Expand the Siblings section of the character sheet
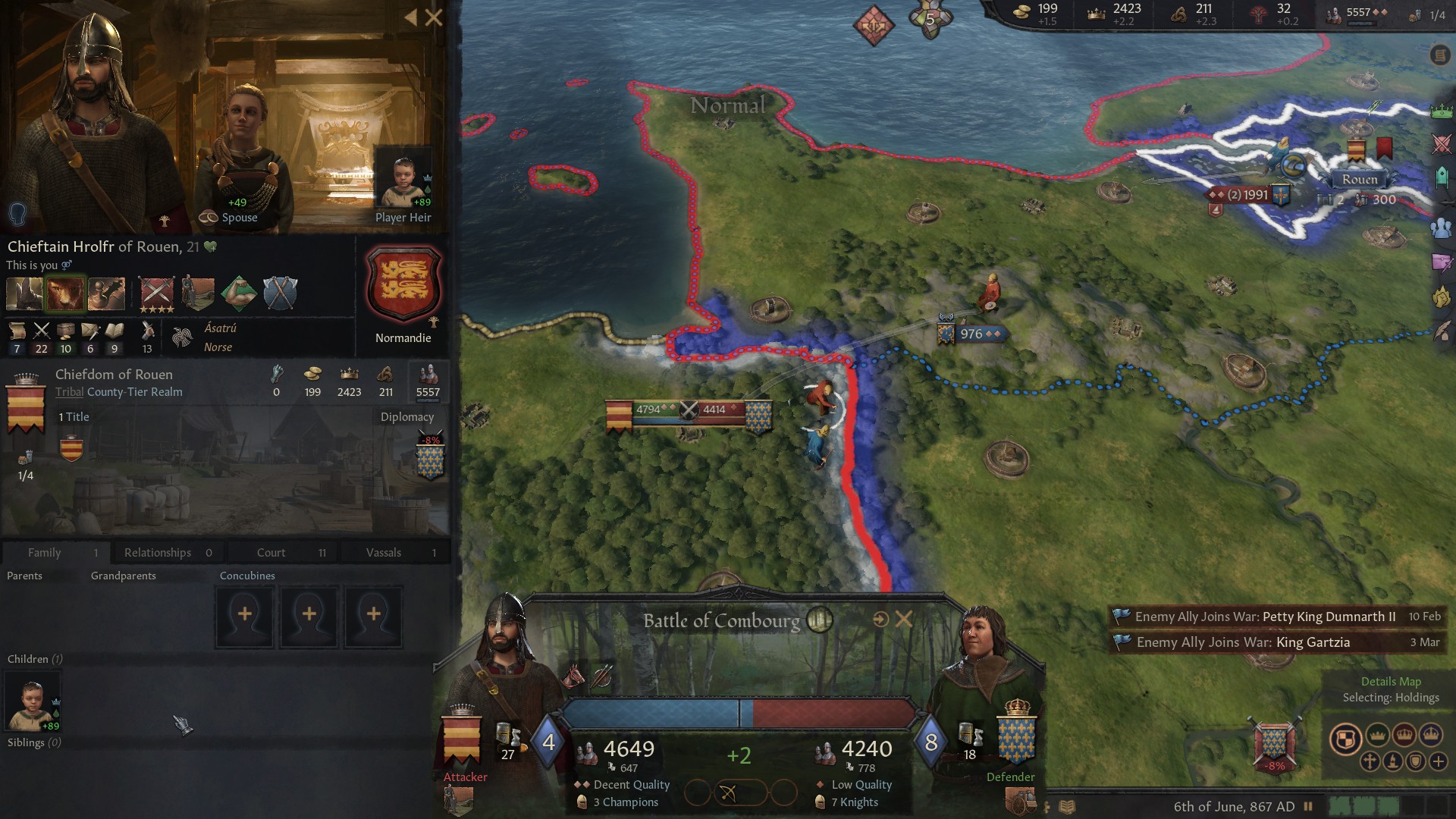The image size is (1456, 819). 33,742
